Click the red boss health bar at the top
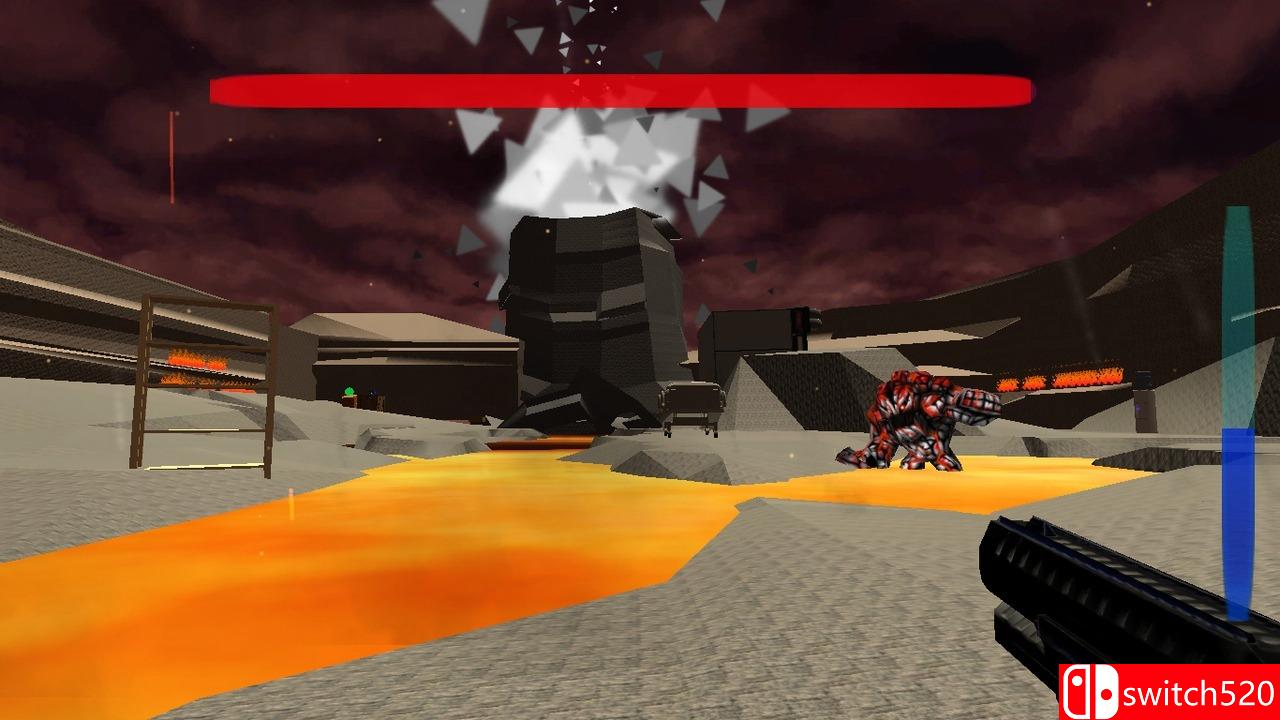 (620, 90)
